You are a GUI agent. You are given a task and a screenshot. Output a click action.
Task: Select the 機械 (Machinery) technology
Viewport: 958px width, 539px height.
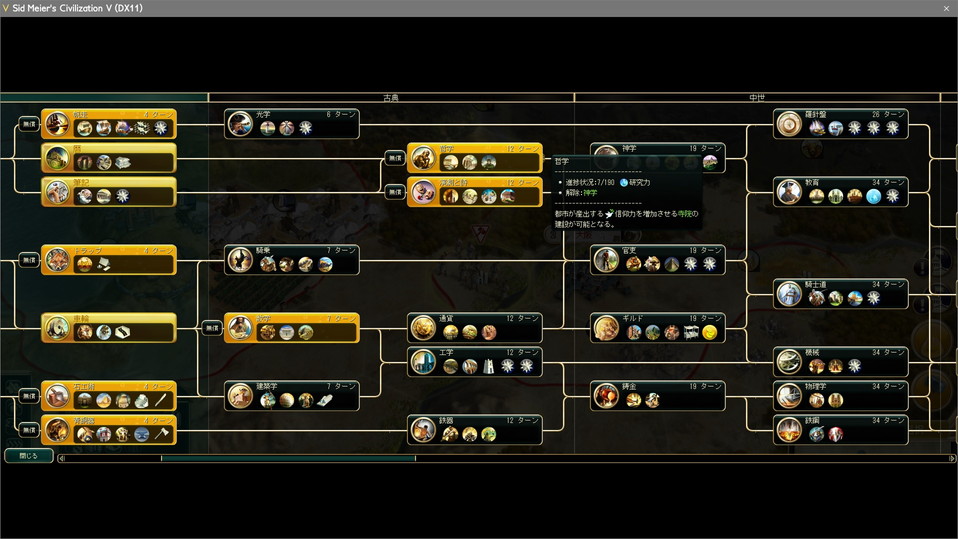pyautogui.click(x=840, y=361)
